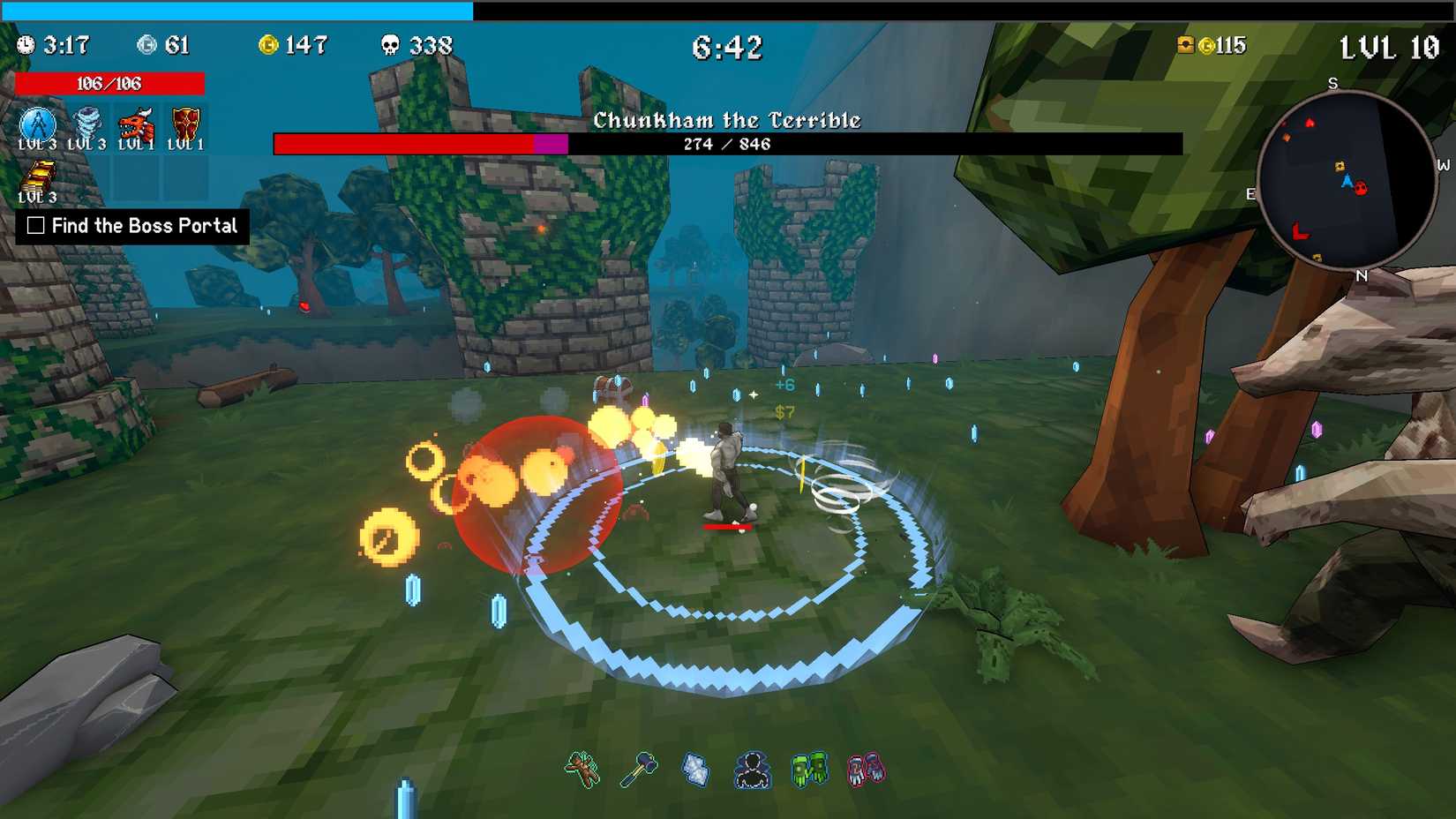Toggle the clock timer display

click(26, 42)
